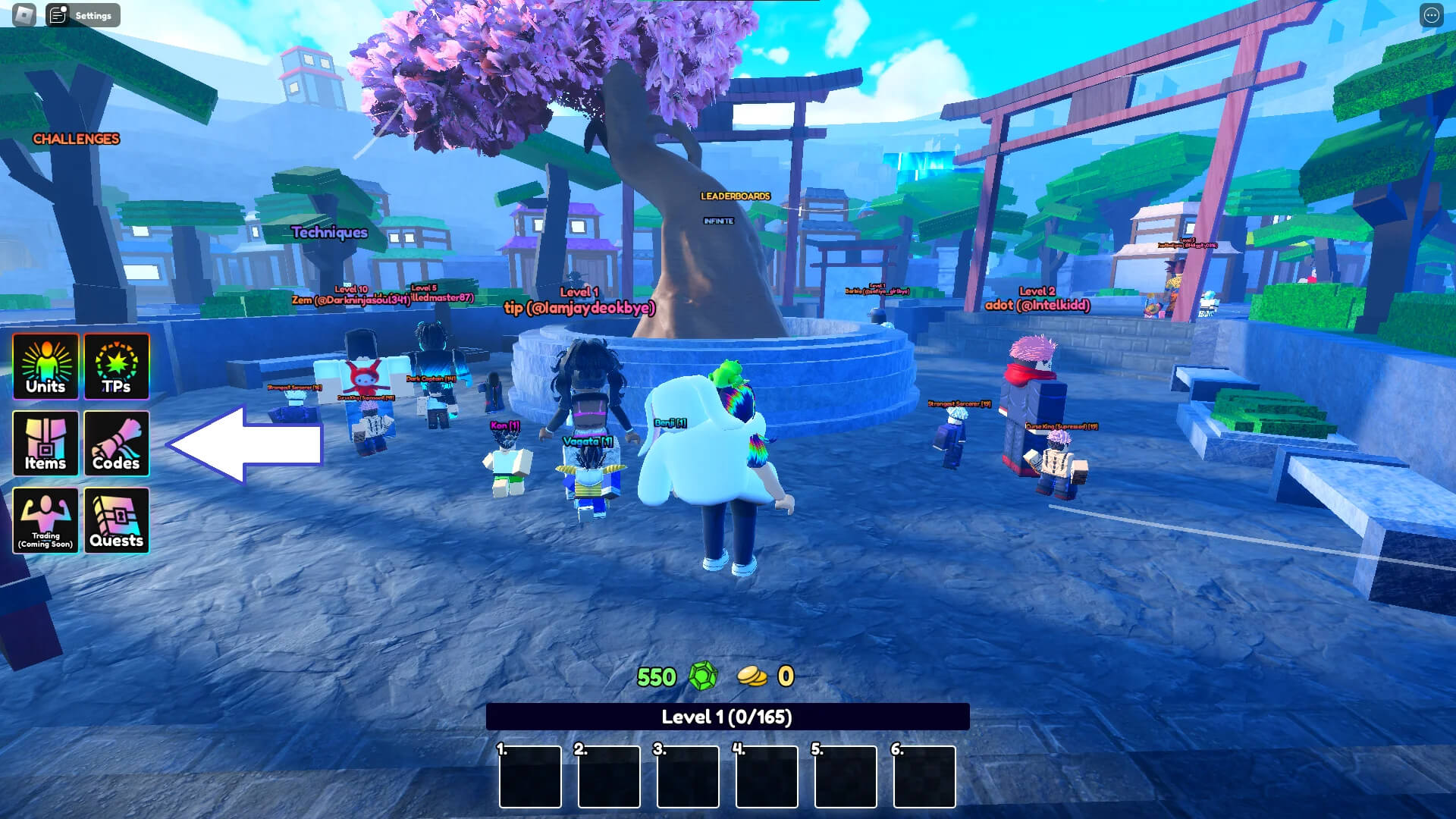Open the TPs teleport menu
1456x819 pixels.
[x=117, y=366]
